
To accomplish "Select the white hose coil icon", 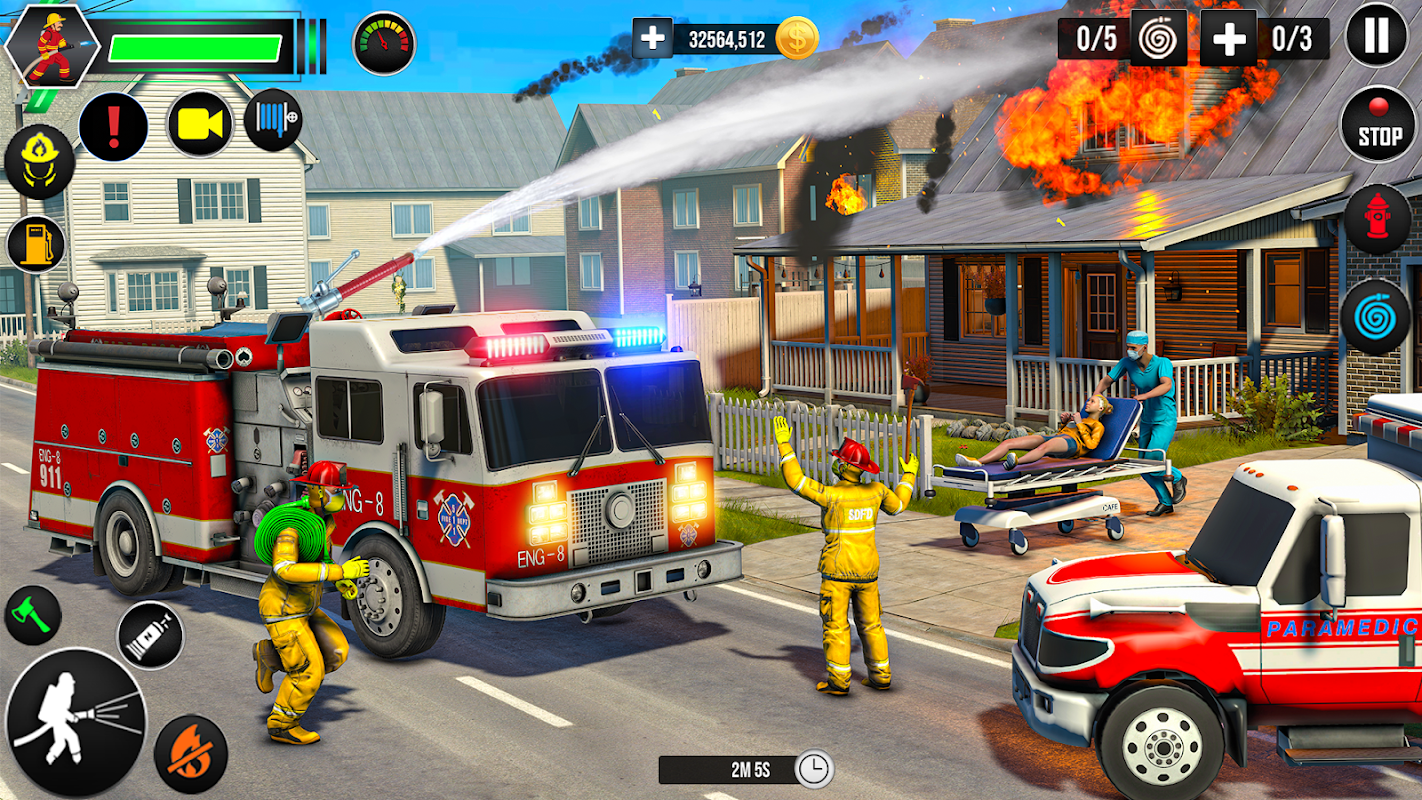I will click(1158, 39).
